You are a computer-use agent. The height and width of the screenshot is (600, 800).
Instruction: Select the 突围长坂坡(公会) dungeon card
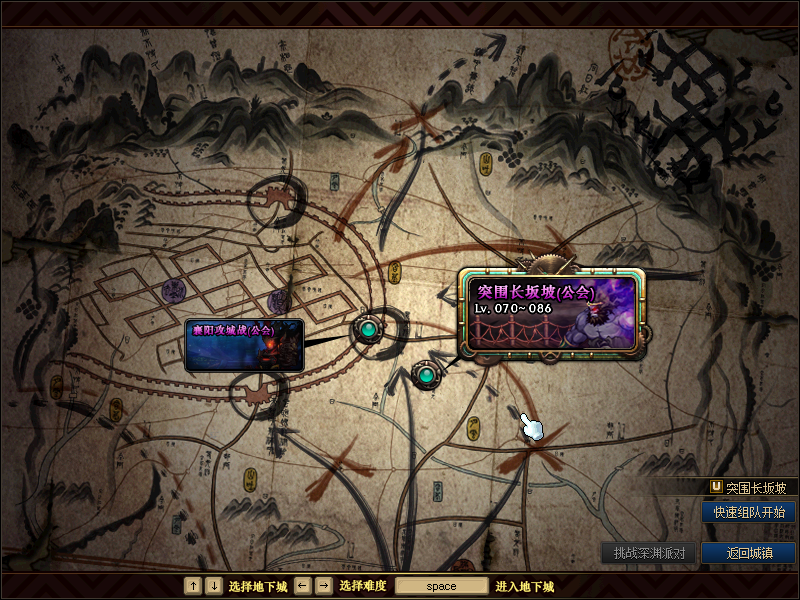(554, 312)
